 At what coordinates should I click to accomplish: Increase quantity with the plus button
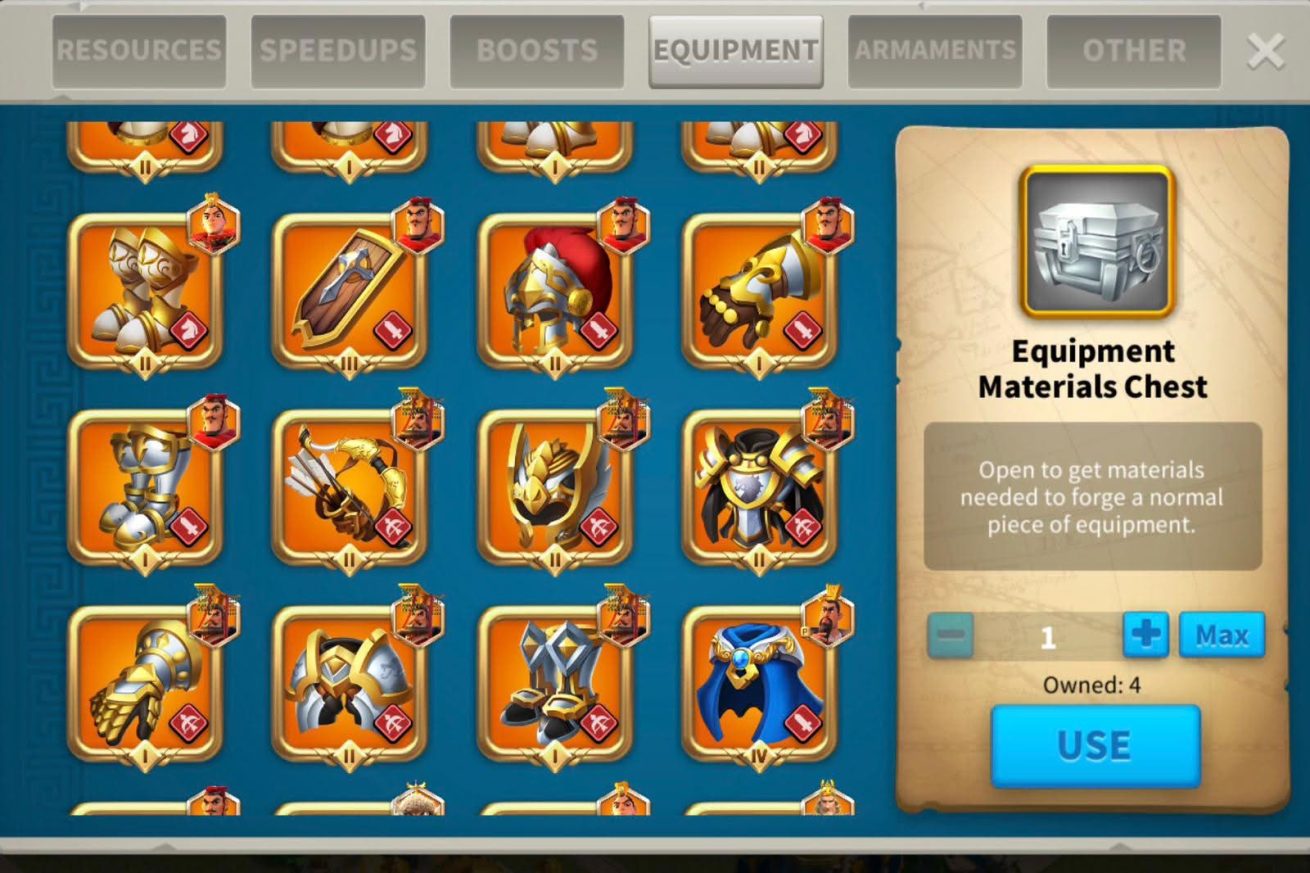tap(1145, 635)
